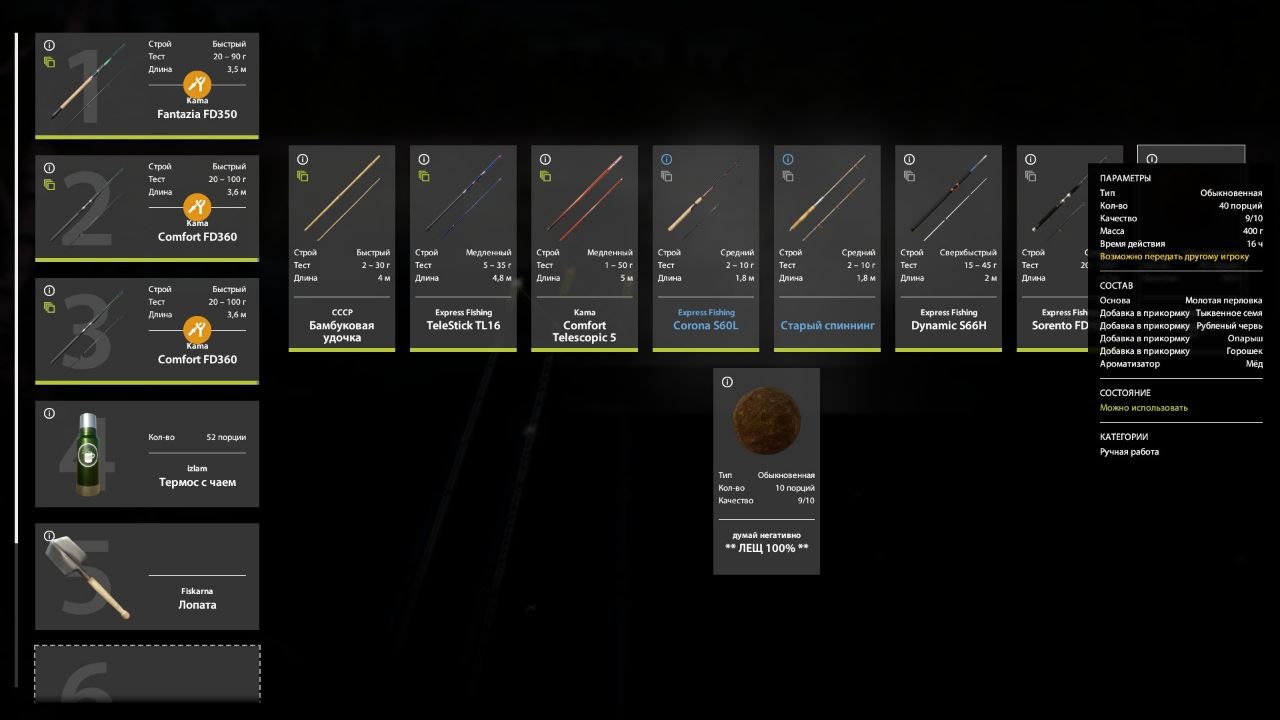Click the wrench icon on Fantazia FD350

[197, 83]
